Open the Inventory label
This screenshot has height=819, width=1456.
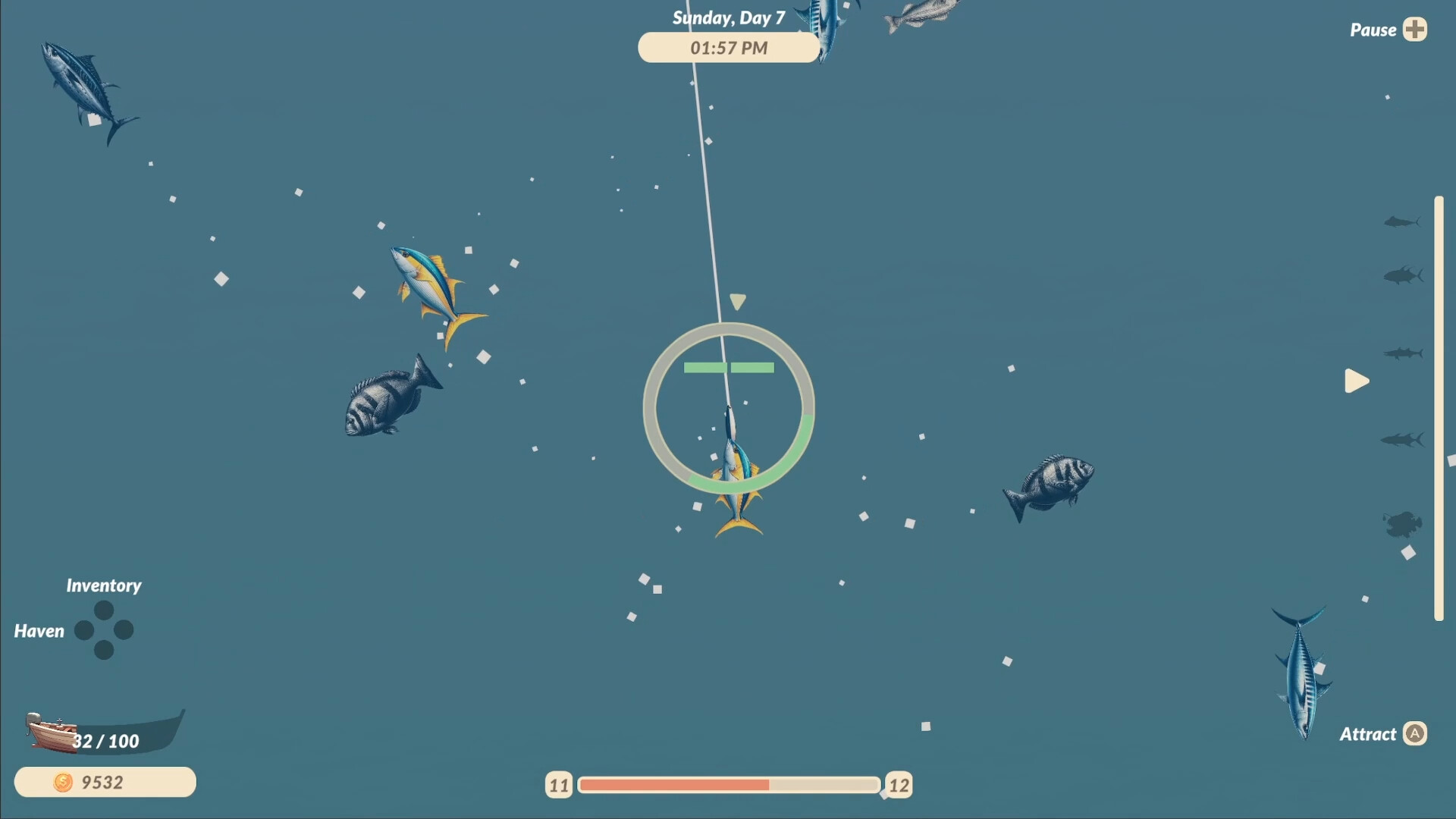[x=104, y=585]
